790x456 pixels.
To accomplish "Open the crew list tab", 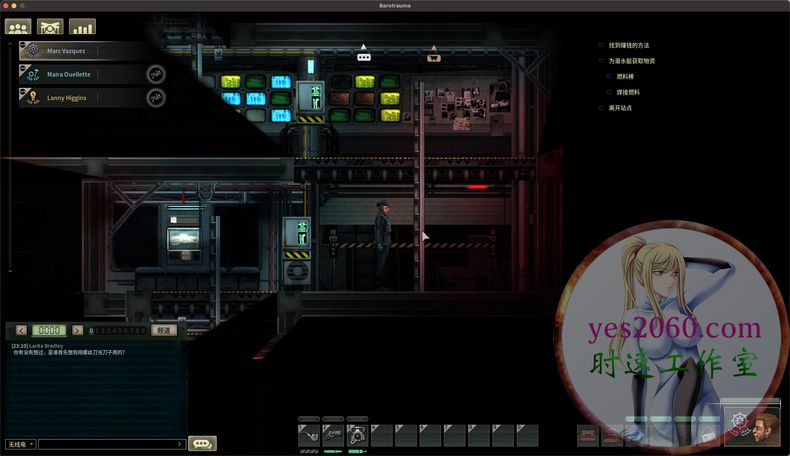I will pos(18,27).
